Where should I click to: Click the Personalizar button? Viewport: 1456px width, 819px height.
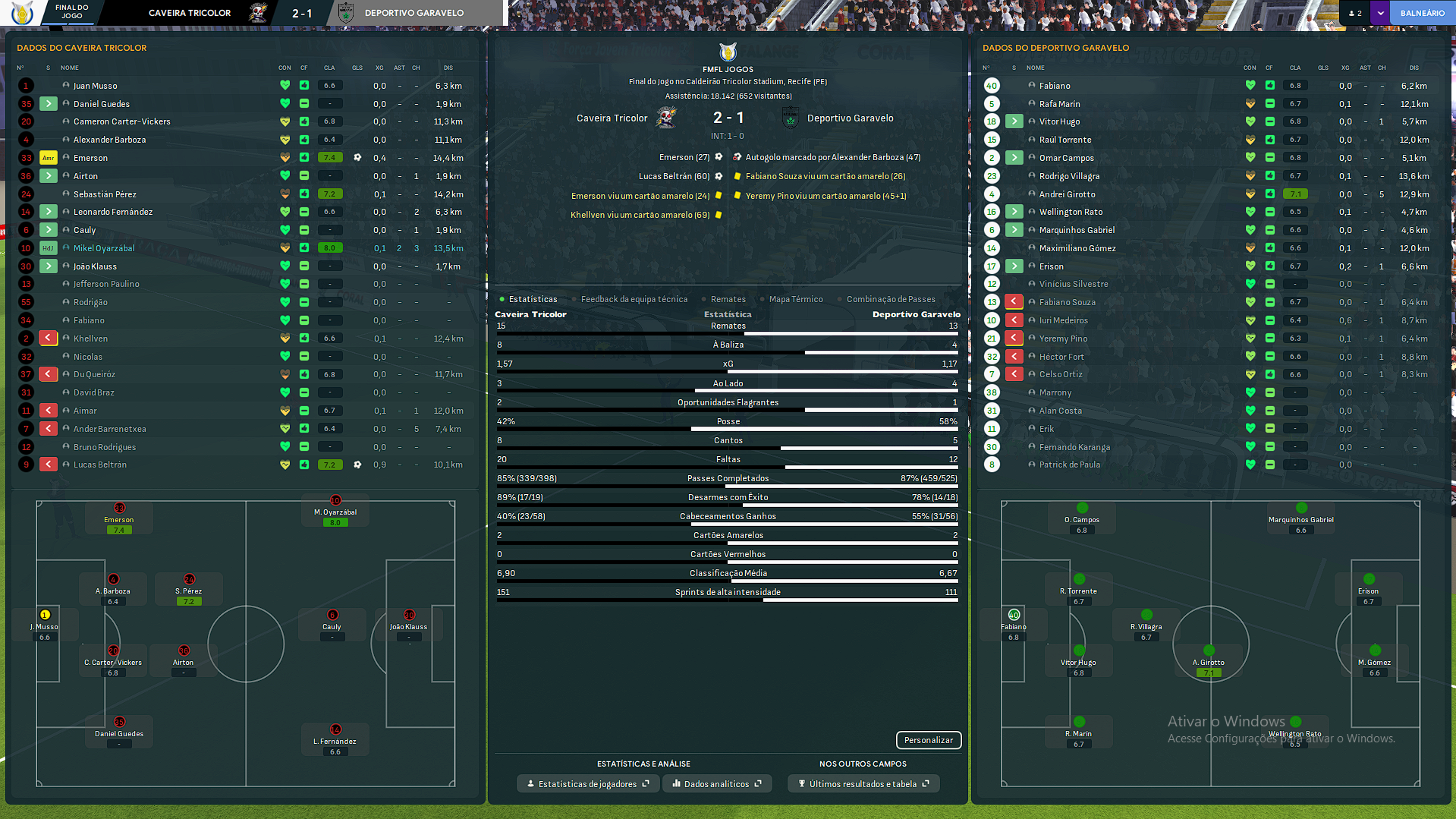[928, 740]
